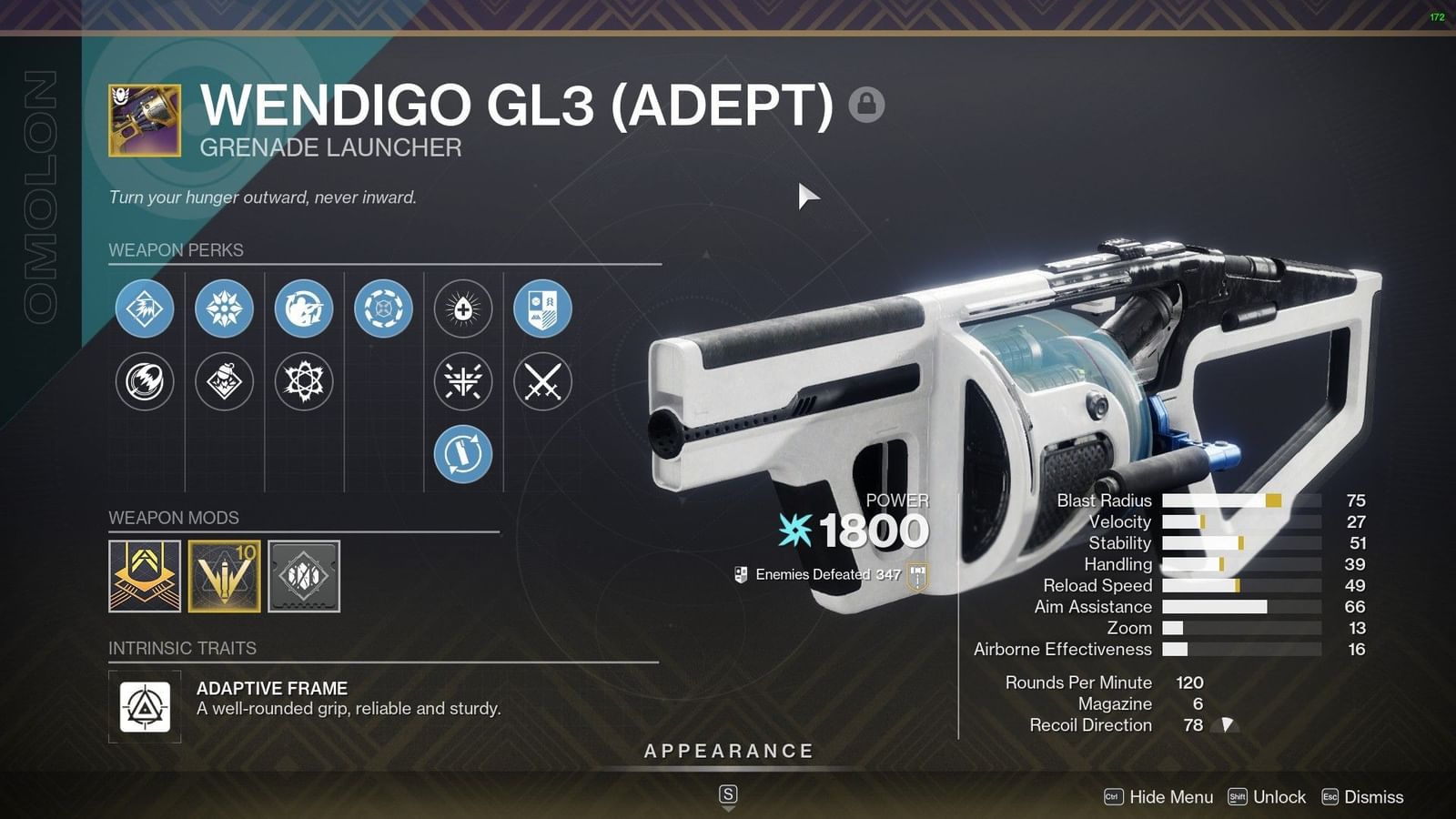The width and height of the screenshot is (1456, 819).
Task: Open the circular-arrows magazine perk option
Action: click(x=382, y=309)
